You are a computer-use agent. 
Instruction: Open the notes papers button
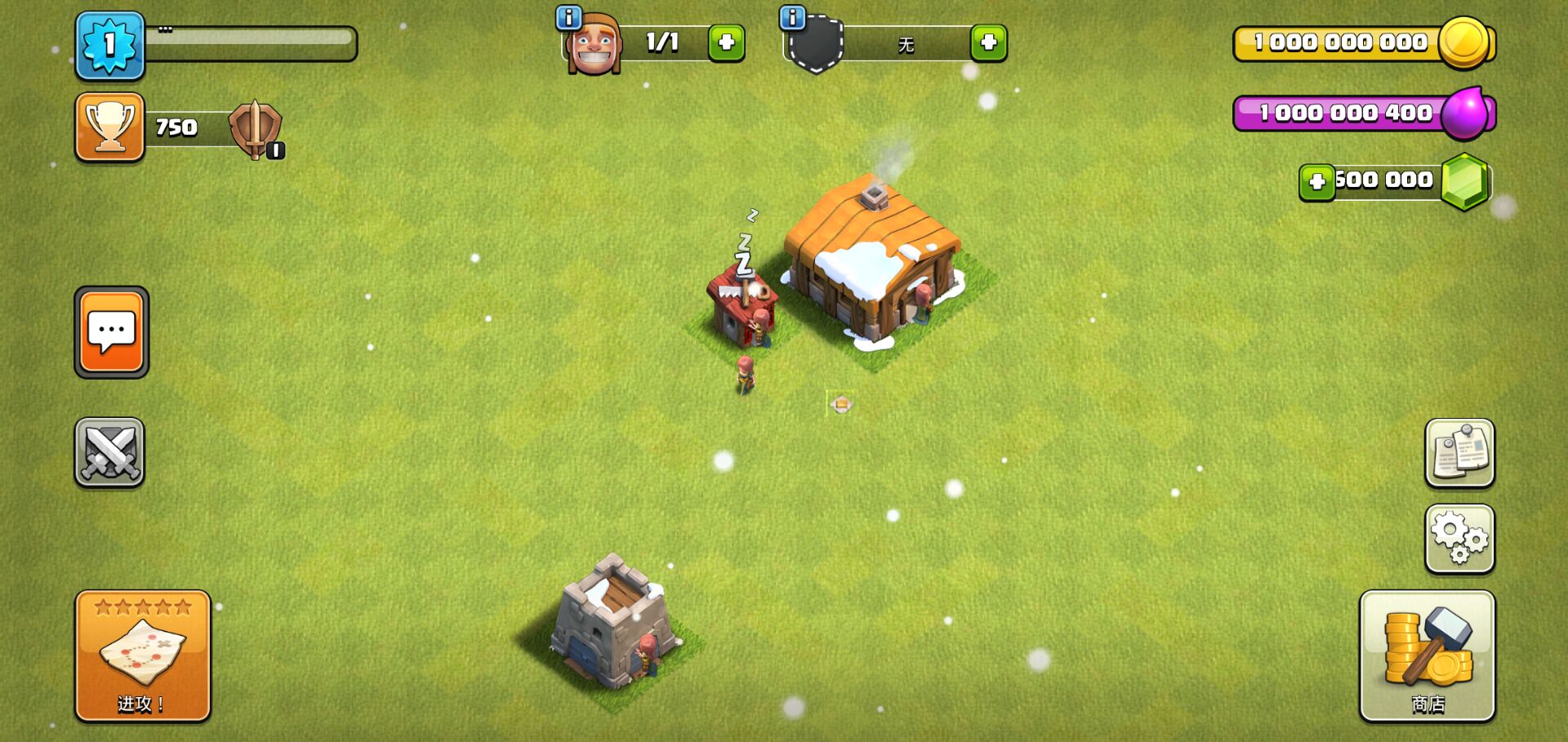[x=1459, y=453]
